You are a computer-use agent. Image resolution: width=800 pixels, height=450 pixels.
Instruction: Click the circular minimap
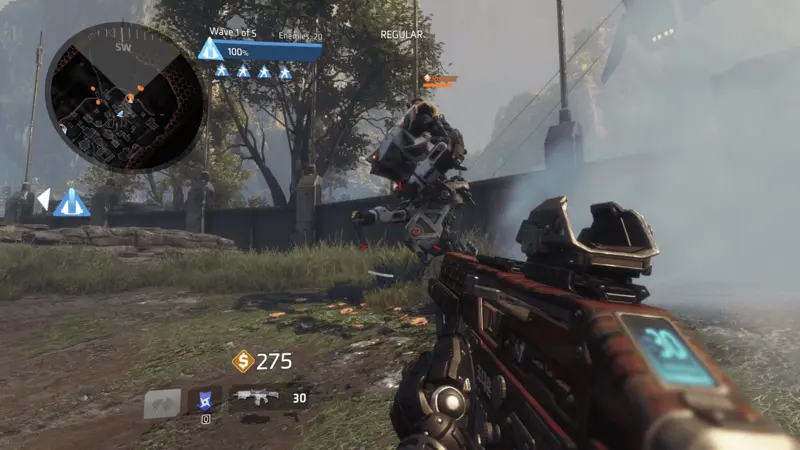pyautogui.click(x=125, y=97)
